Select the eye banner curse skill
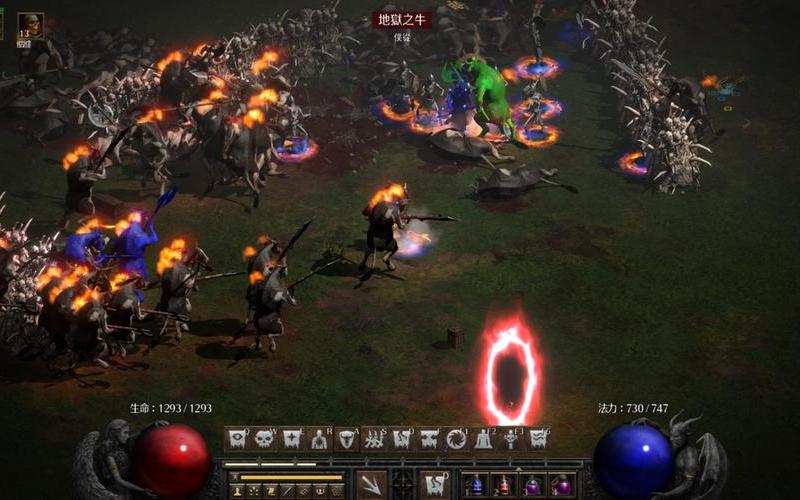800x500 pixels. (x=237, y=438)
